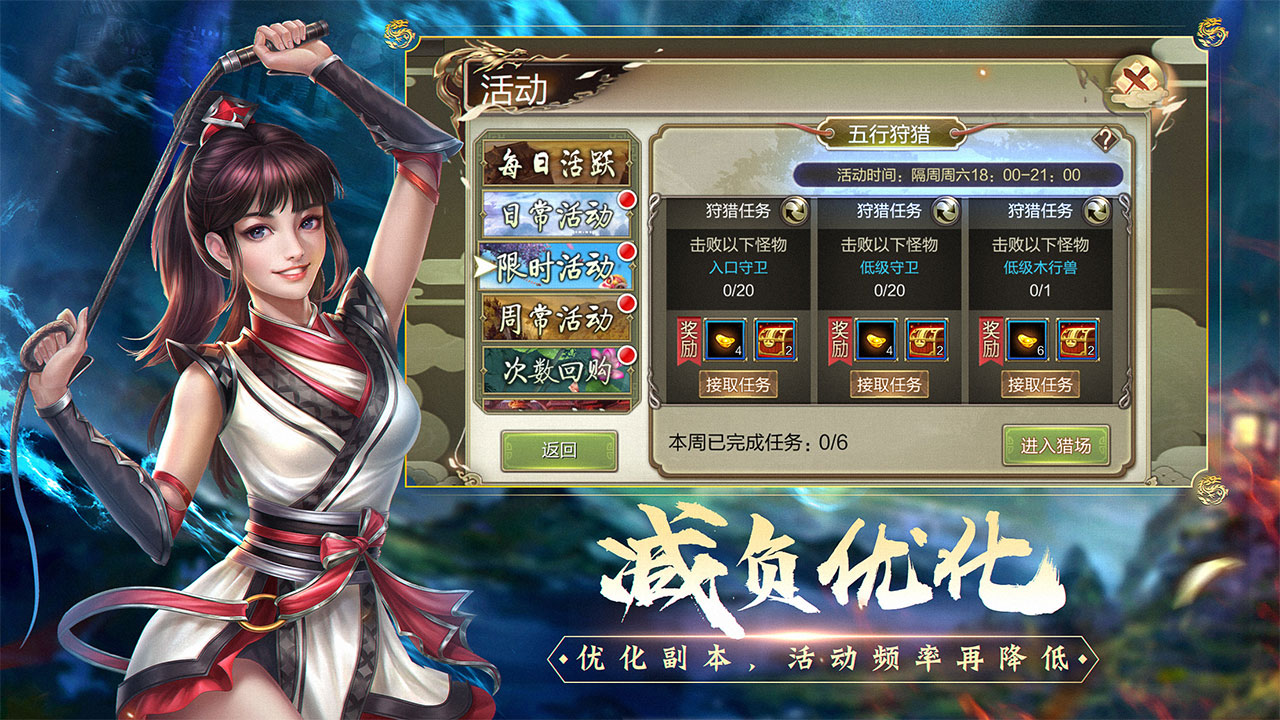View the six gold ingot reward
1280x720 pixels.
coord(1027,340)
